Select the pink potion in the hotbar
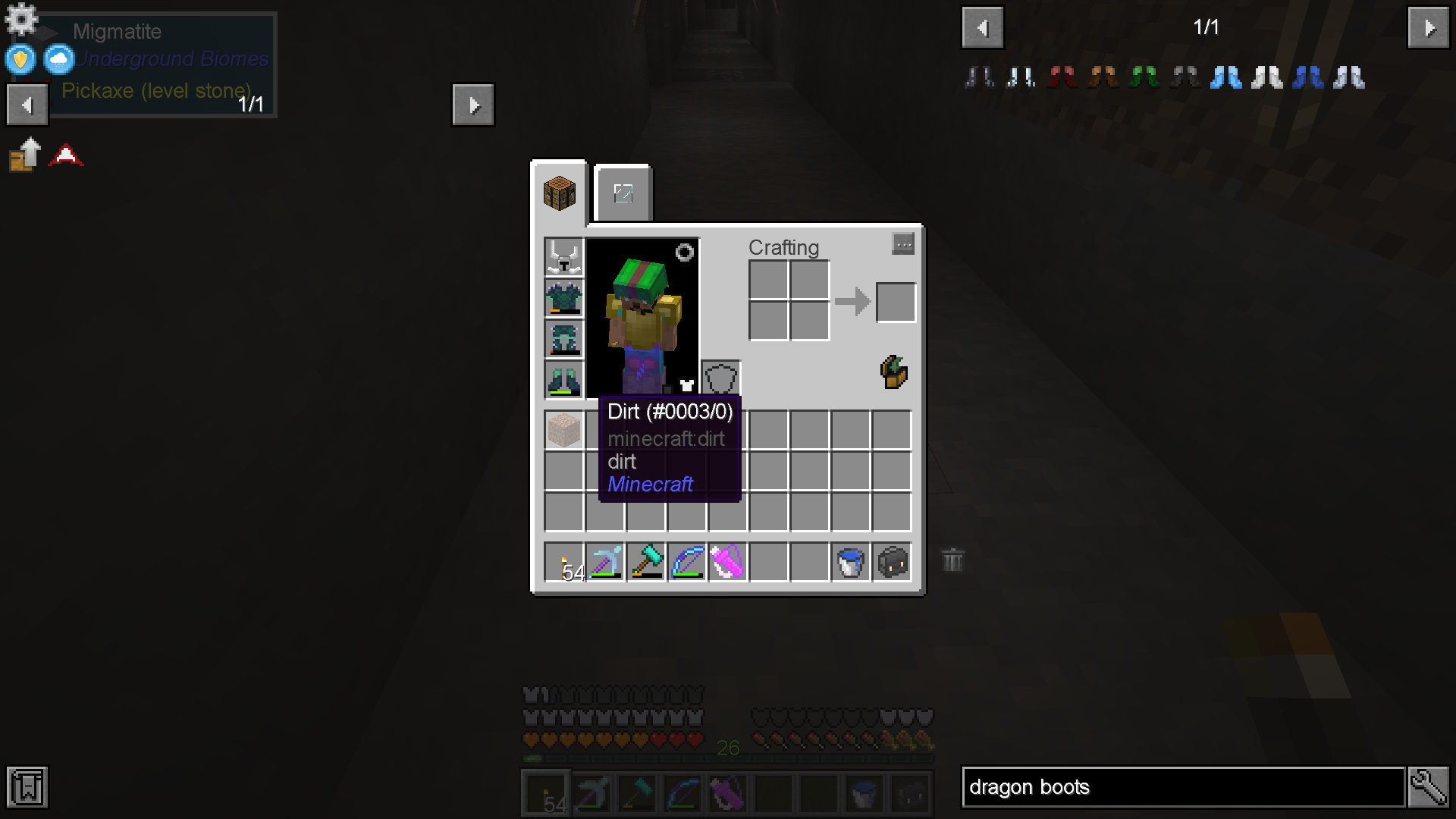Viewport: 1456px width, 819px height. (x=727, y=561)
